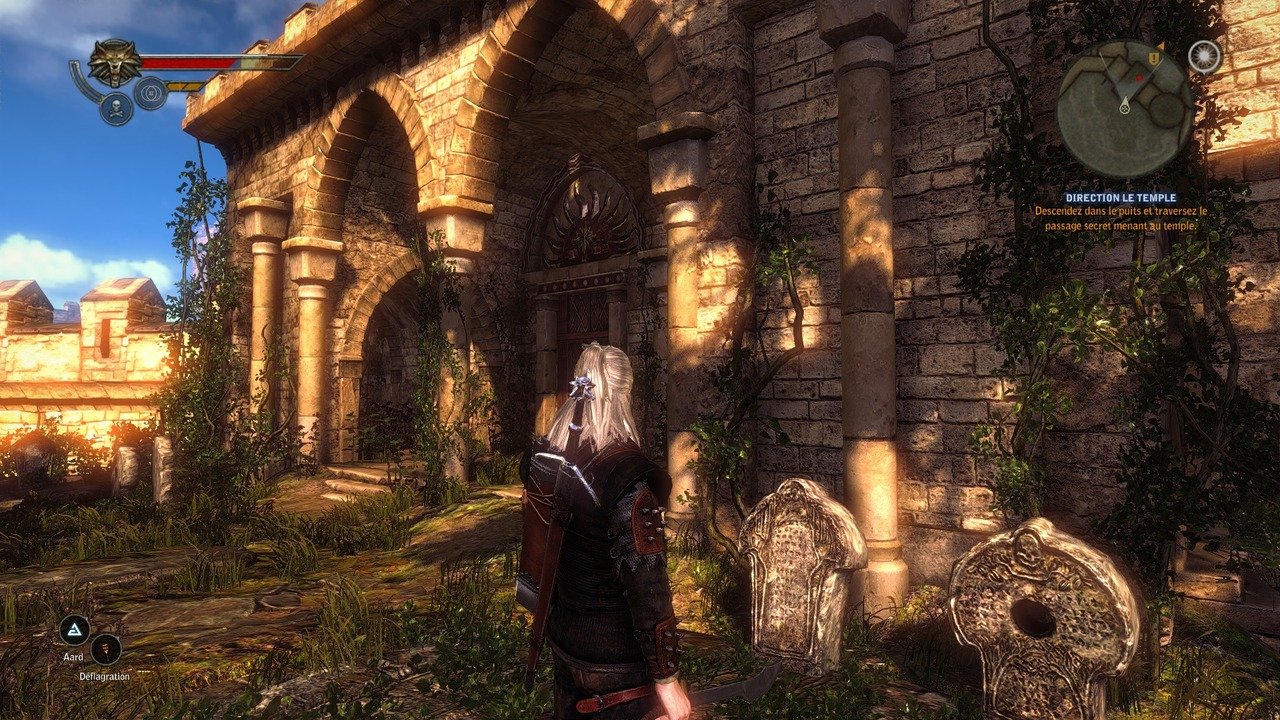Image resolution: width=1280 pixels, height=720 pixels.
Task: Toggle the Déflagration quick-slot selection
Action: pyautogui.click(x=106, y=651)
